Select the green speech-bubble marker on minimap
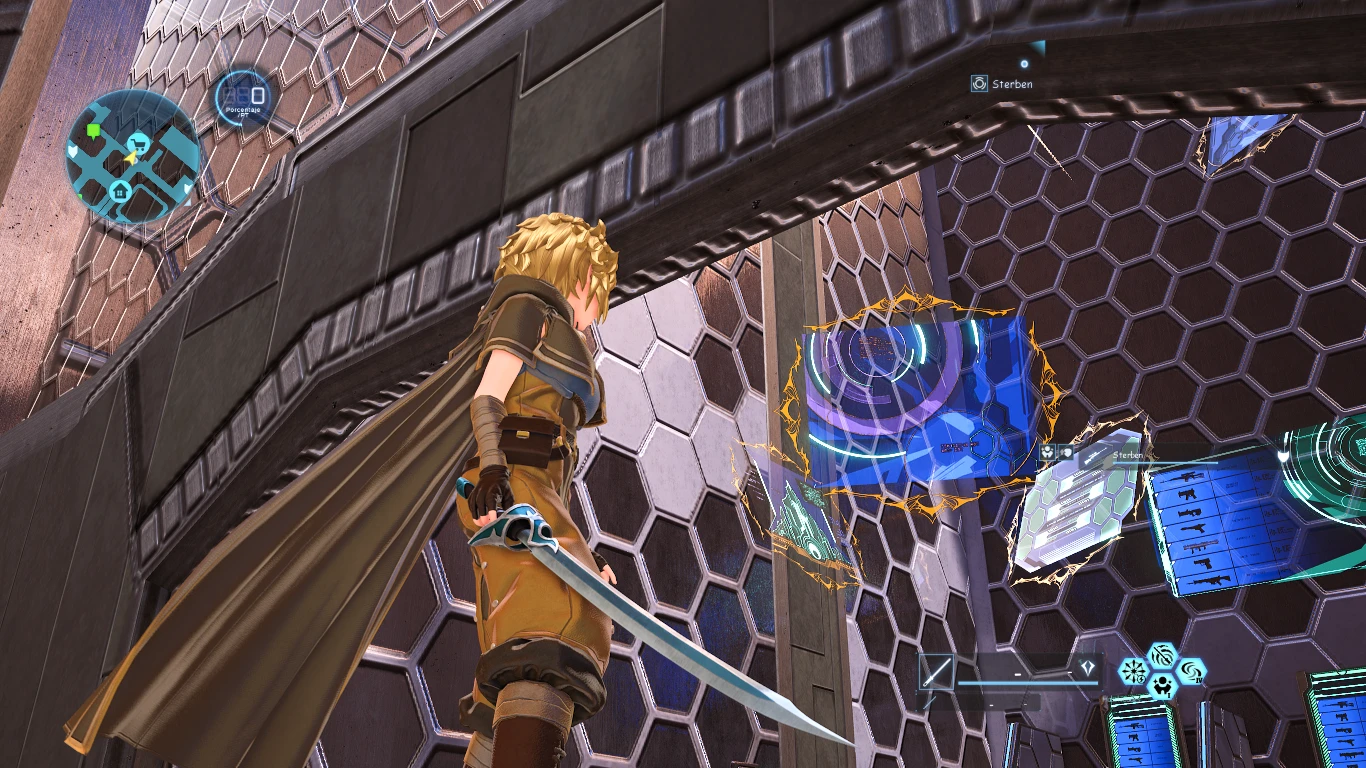Screen dimensions: 1366x768 tap(94, 131)
